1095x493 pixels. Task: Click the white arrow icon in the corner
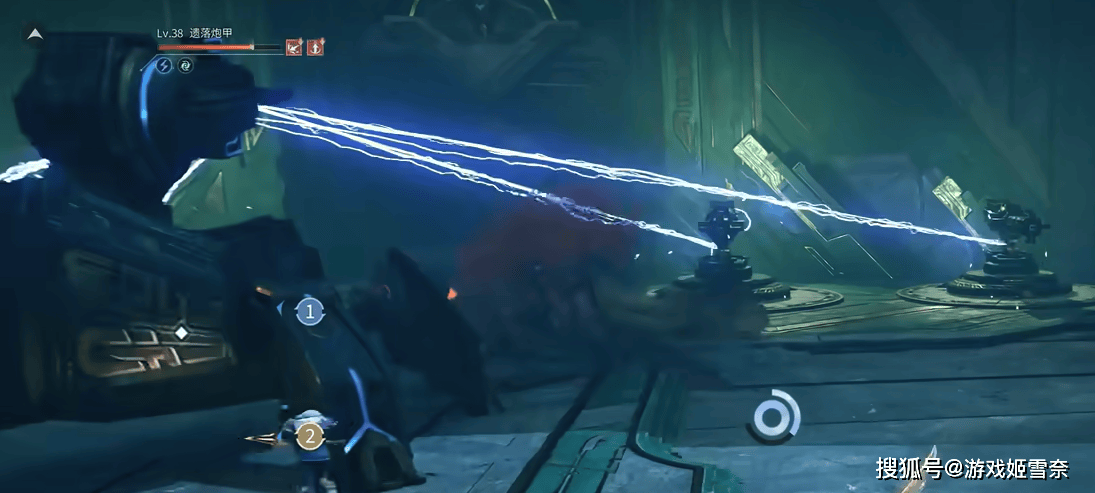pyautogui.click(x=34, y=33)
